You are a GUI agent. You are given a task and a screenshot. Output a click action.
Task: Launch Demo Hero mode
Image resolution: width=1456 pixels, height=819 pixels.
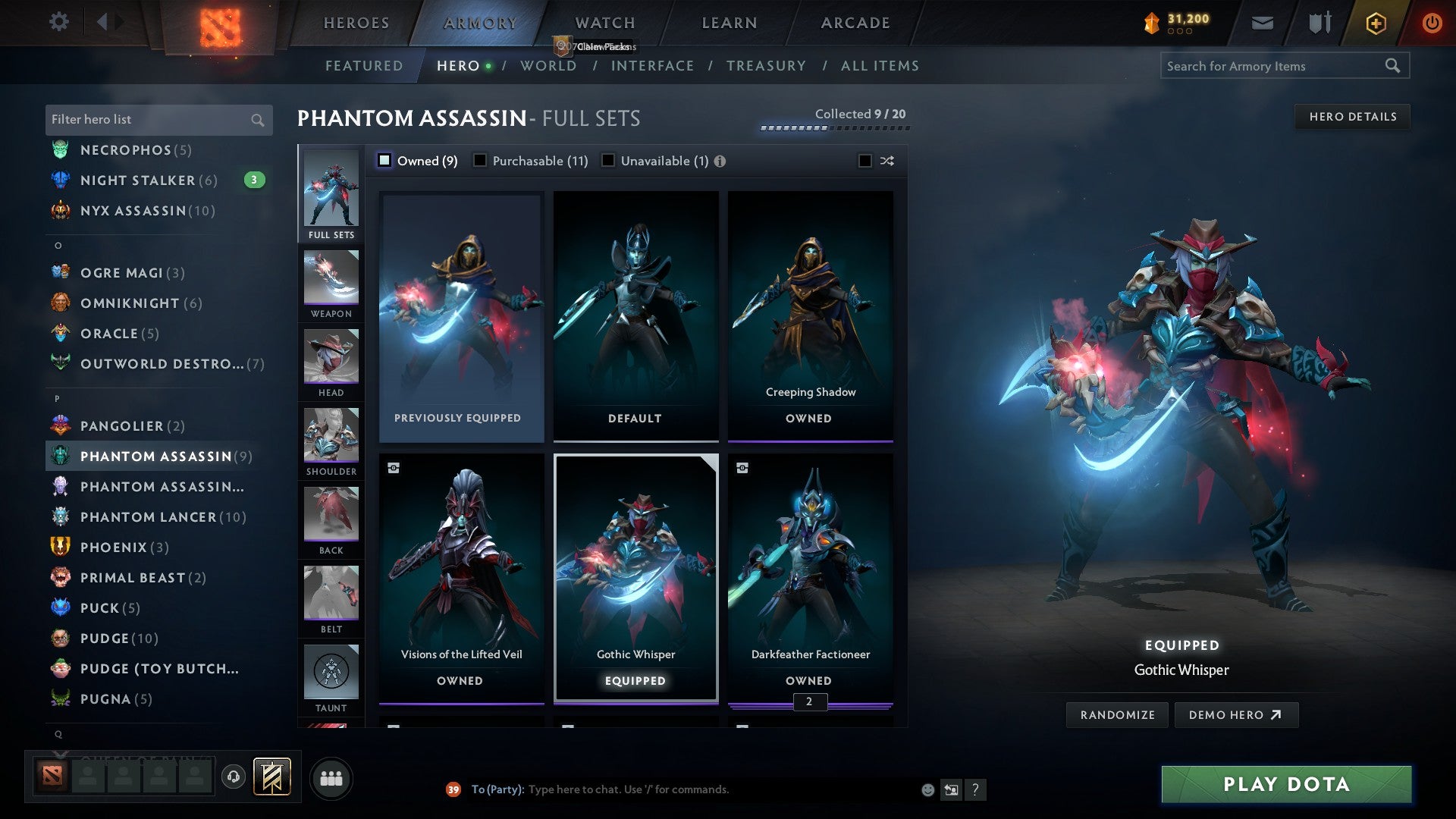[1235, 715]
